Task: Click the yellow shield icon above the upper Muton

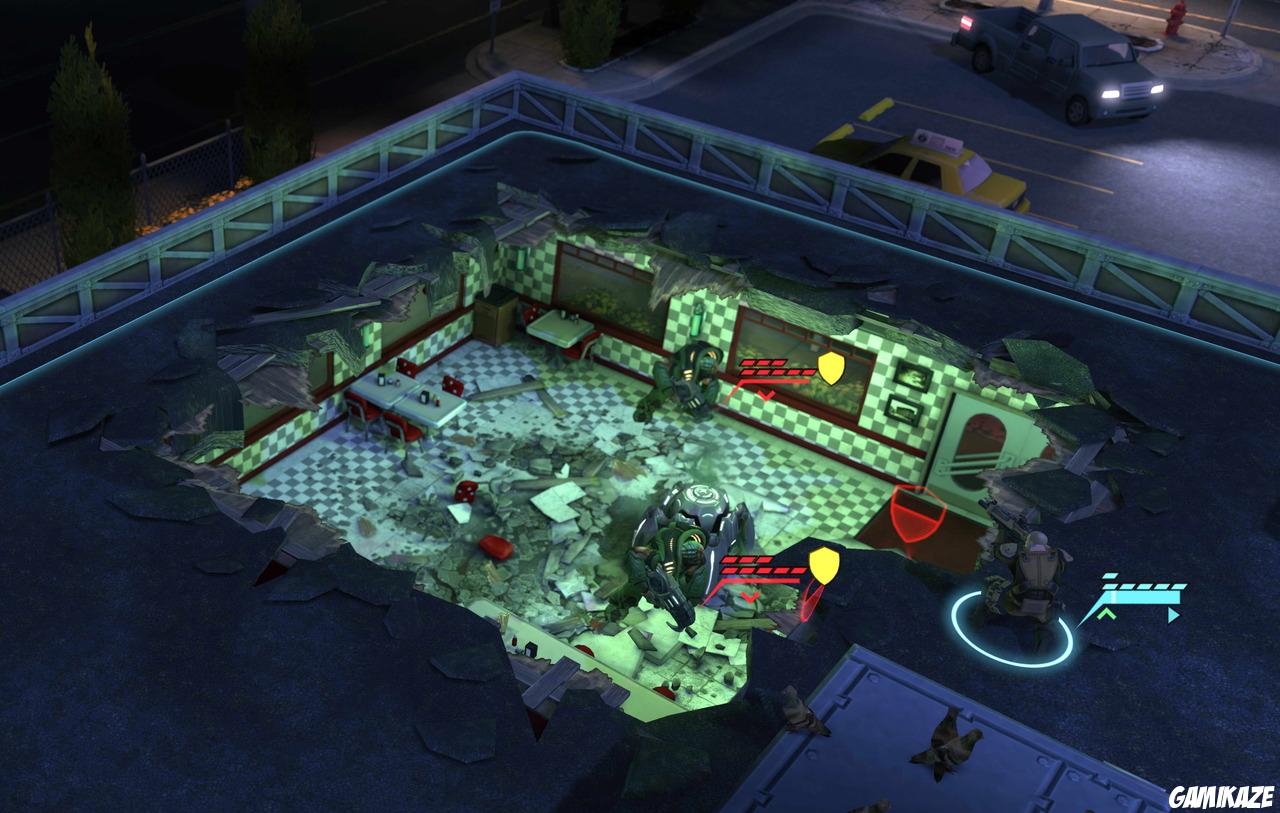Action: [x=831, y=368]
